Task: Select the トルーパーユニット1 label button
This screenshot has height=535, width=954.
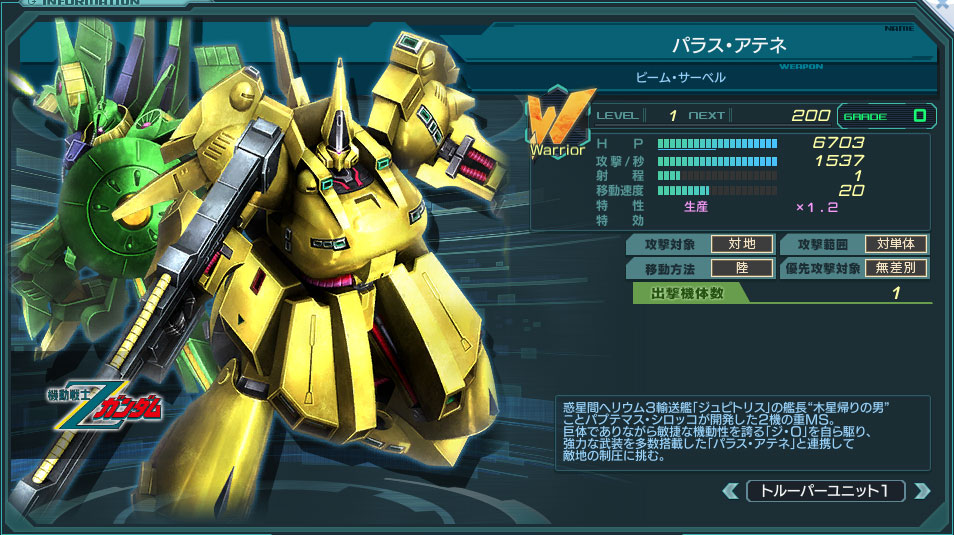Action: pos(826,491)
